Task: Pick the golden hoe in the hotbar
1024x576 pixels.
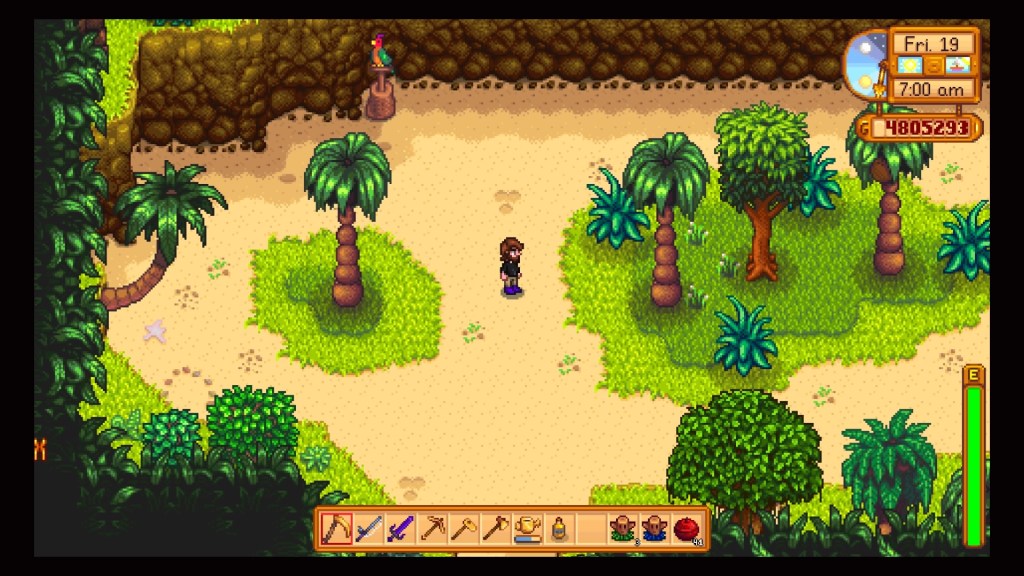Action: [464, 528]
